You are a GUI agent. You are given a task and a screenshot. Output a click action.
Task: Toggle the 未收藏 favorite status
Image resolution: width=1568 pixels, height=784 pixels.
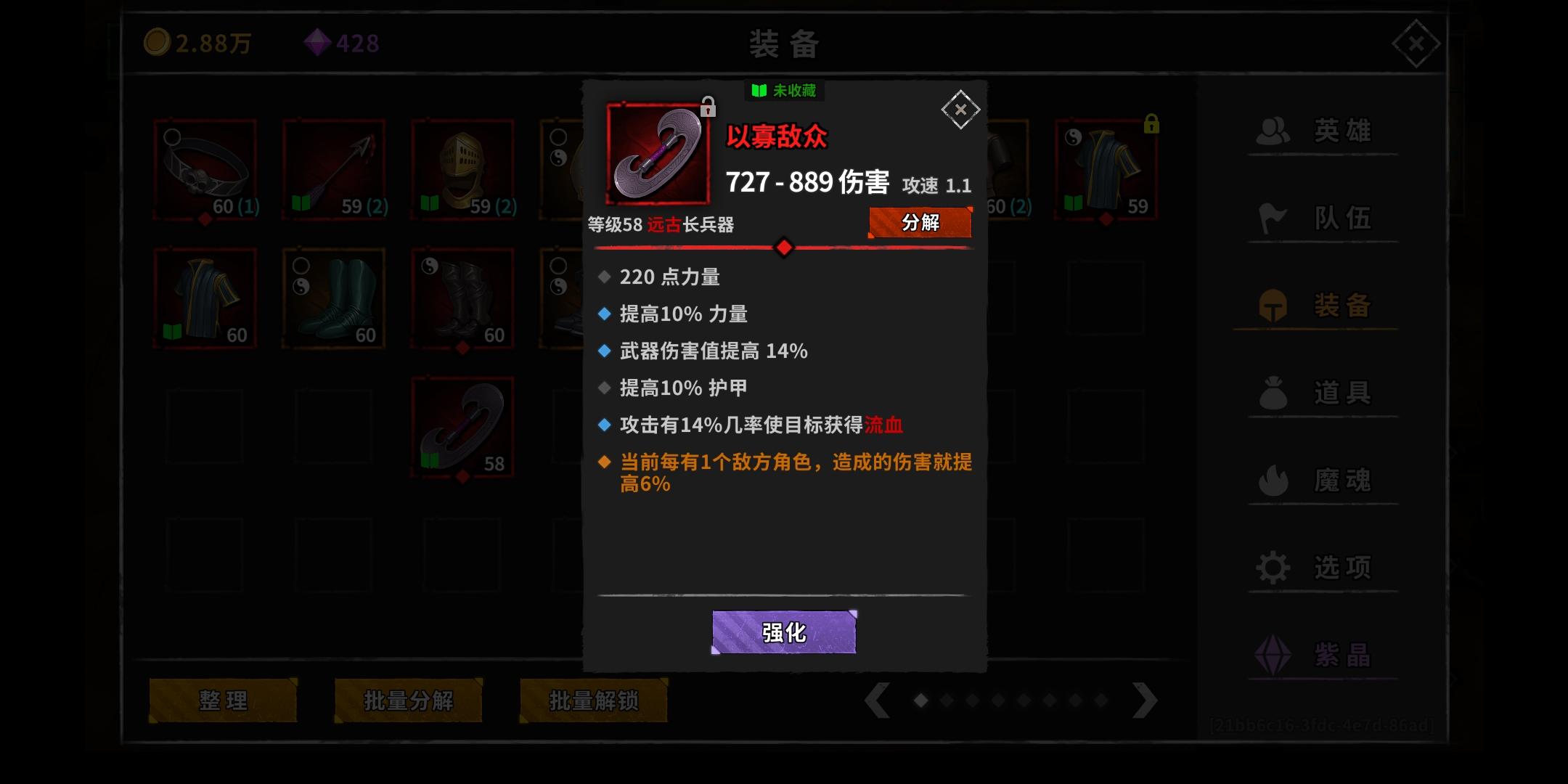784,90
